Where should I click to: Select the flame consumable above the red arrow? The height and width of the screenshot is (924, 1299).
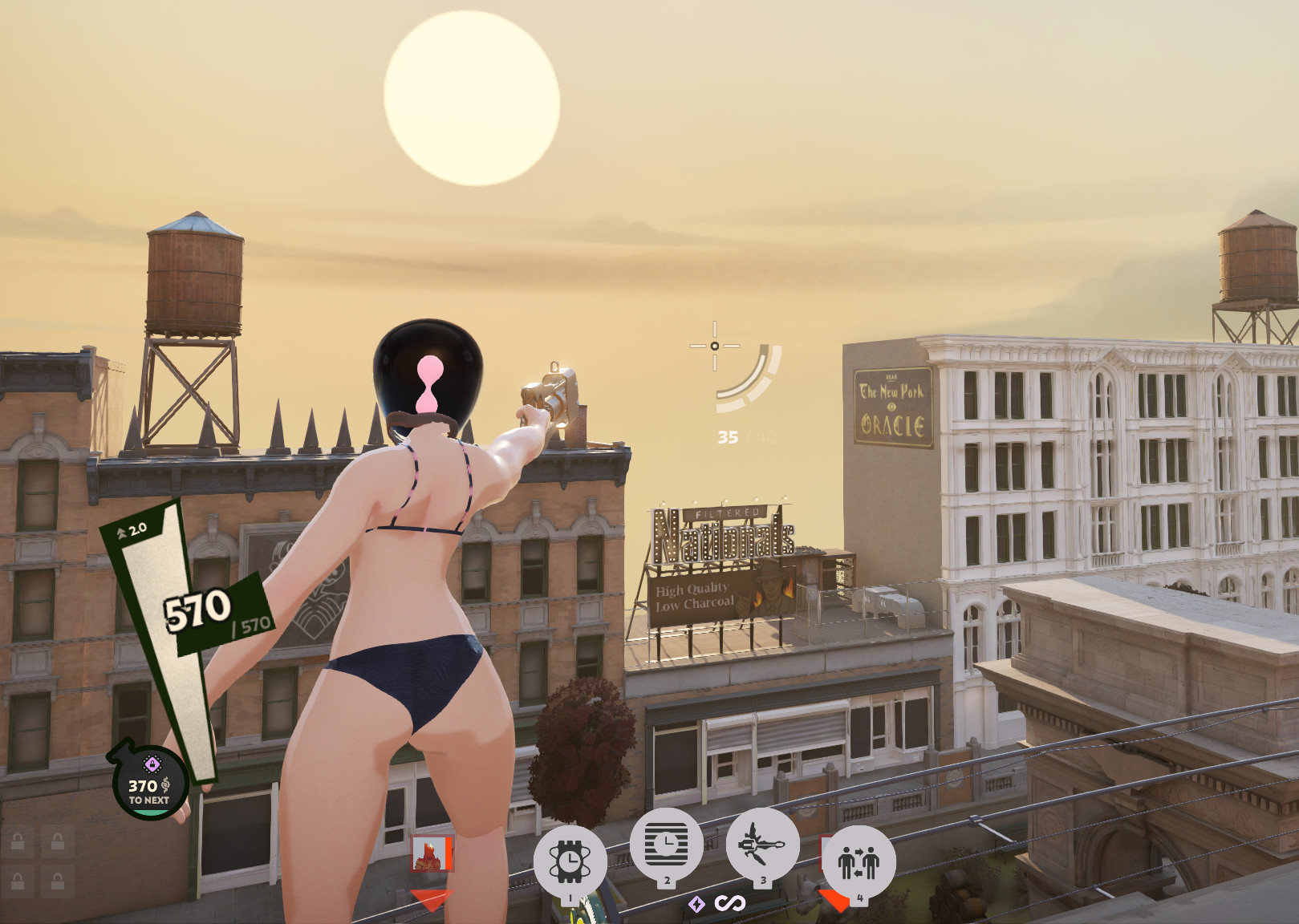tap(432, 855)
